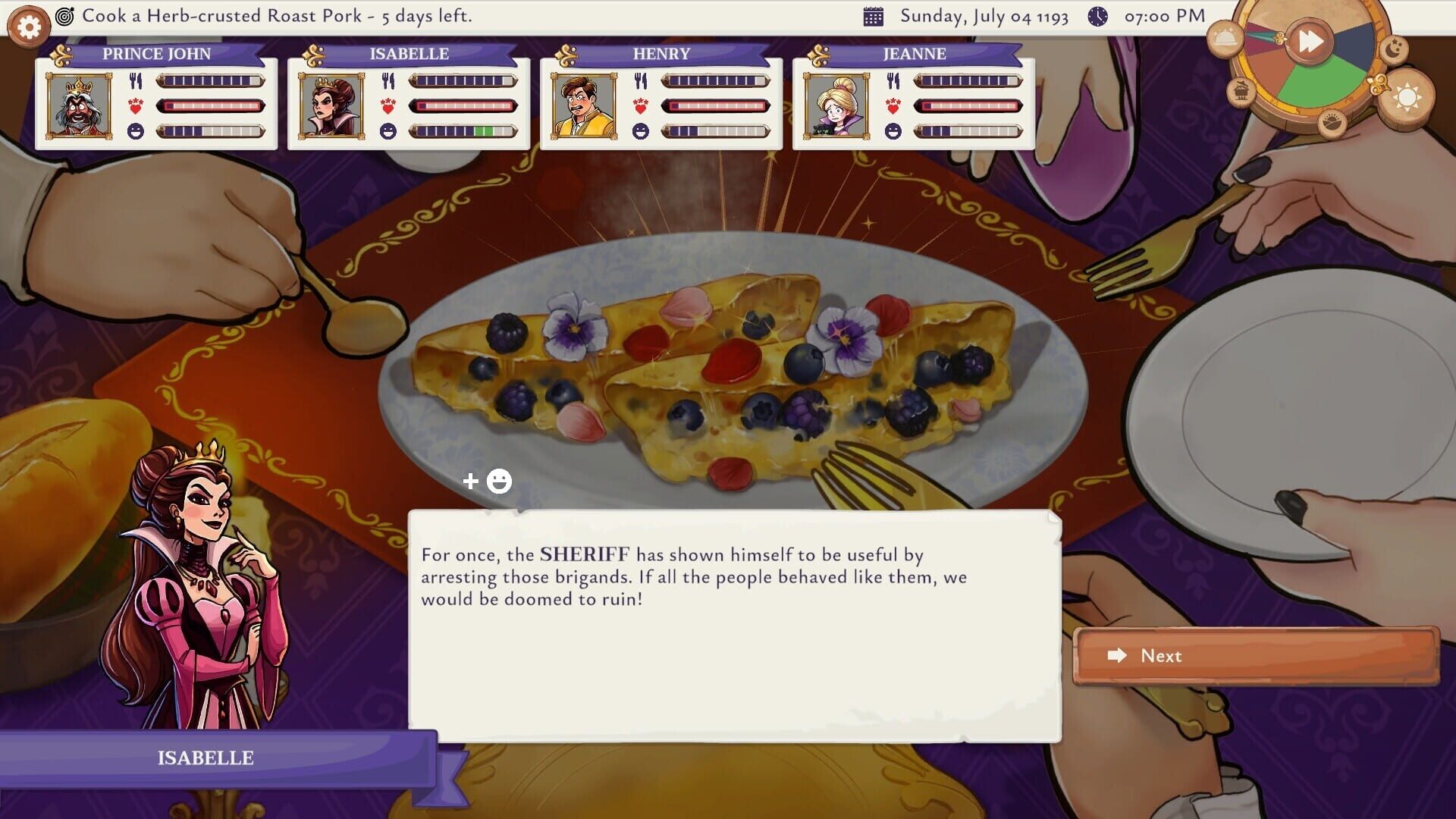The height and width of the screenshot is (819, 1456).
Task: Select Prince John's character portrait
Action: click(79, 105)
